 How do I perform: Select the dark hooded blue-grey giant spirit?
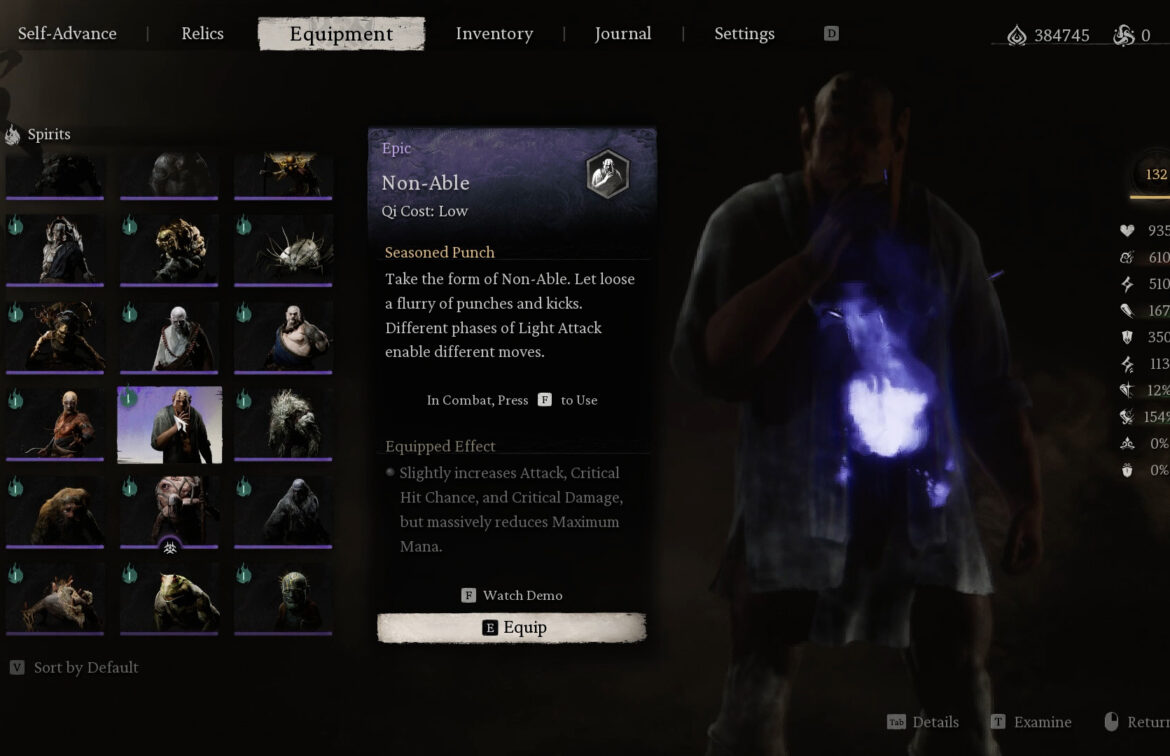tap(284, 511)
